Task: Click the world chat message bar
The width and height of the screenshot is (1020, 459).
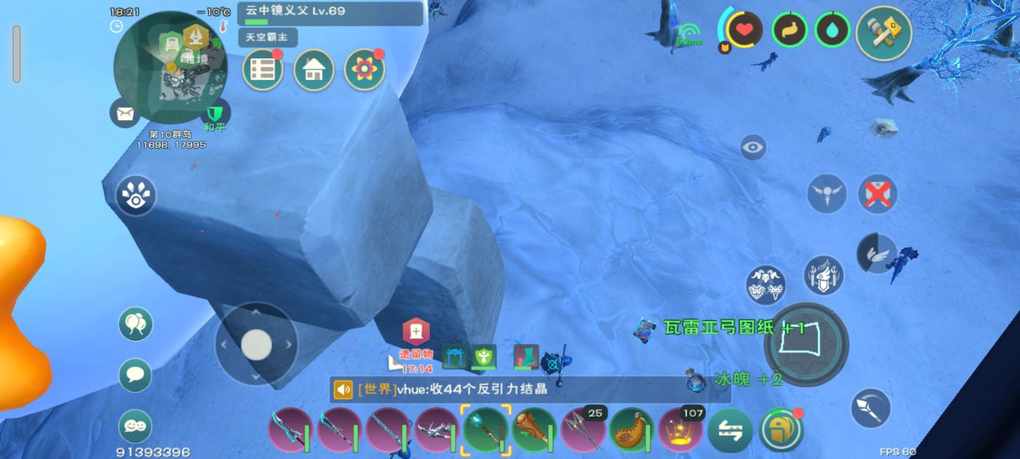Action: [530, 390]
